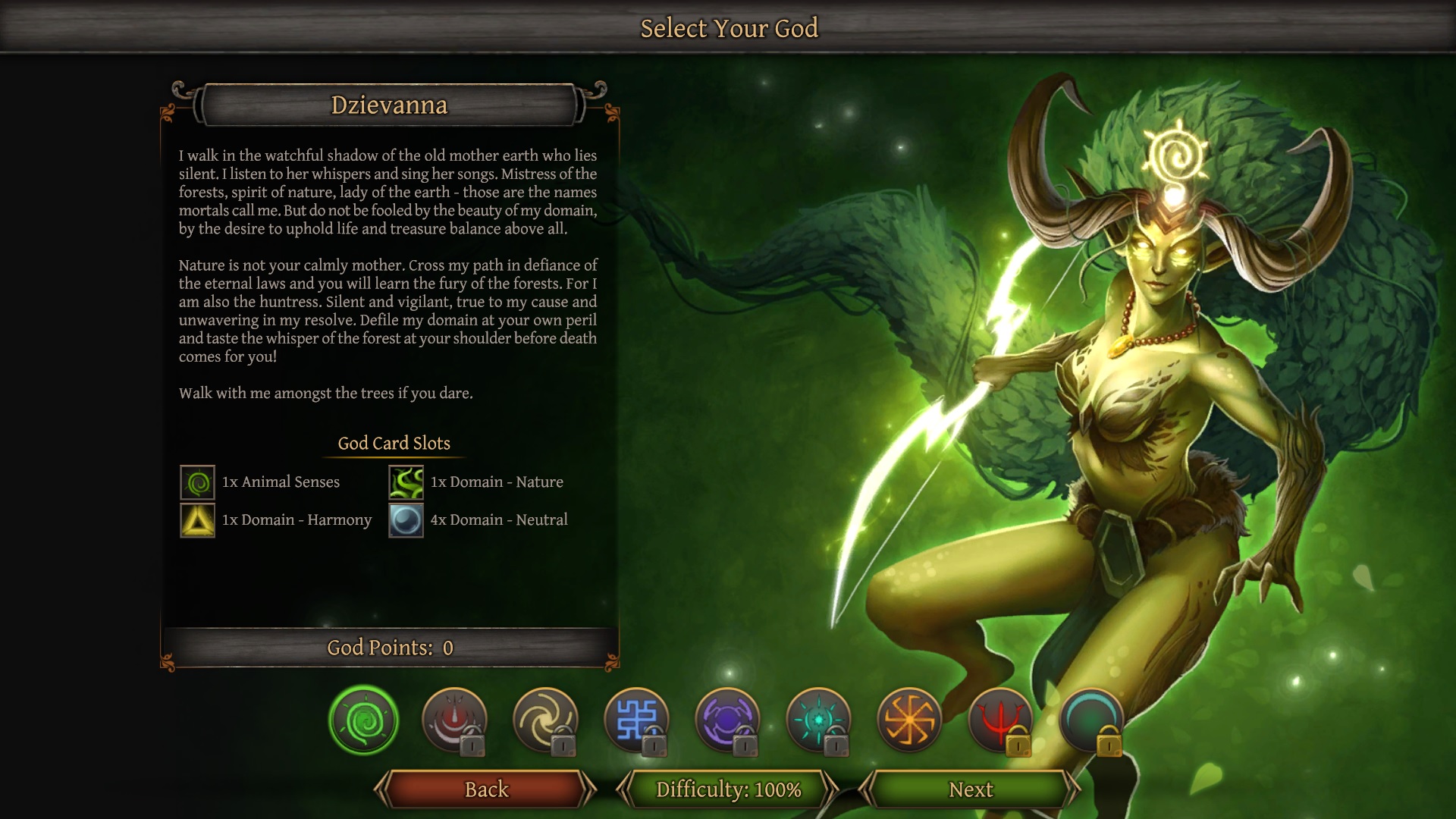The image size is (1456, 819).
Task: Choose the locked red crescent god emblem
Action: (454, 720)
